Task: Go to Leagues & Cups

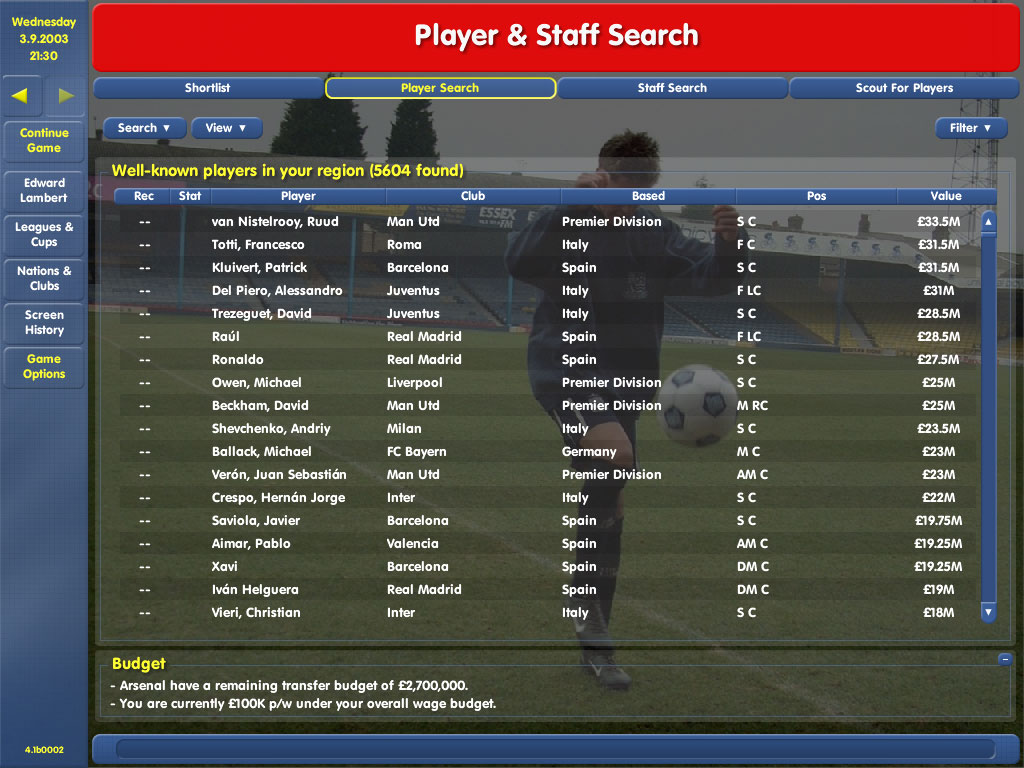Action: [44, 234]
